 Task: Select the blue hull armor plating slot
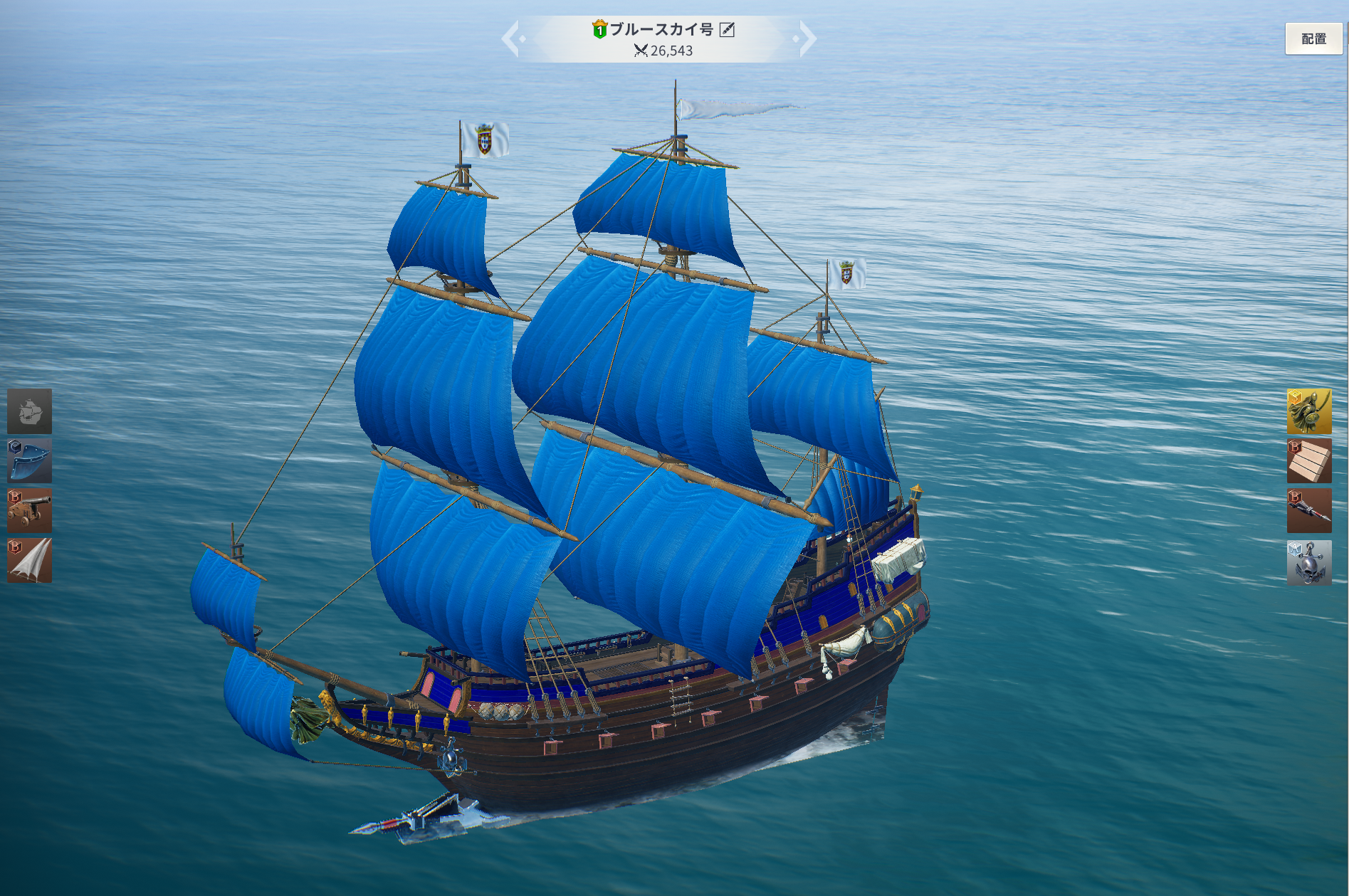click(x=29, y=460)
